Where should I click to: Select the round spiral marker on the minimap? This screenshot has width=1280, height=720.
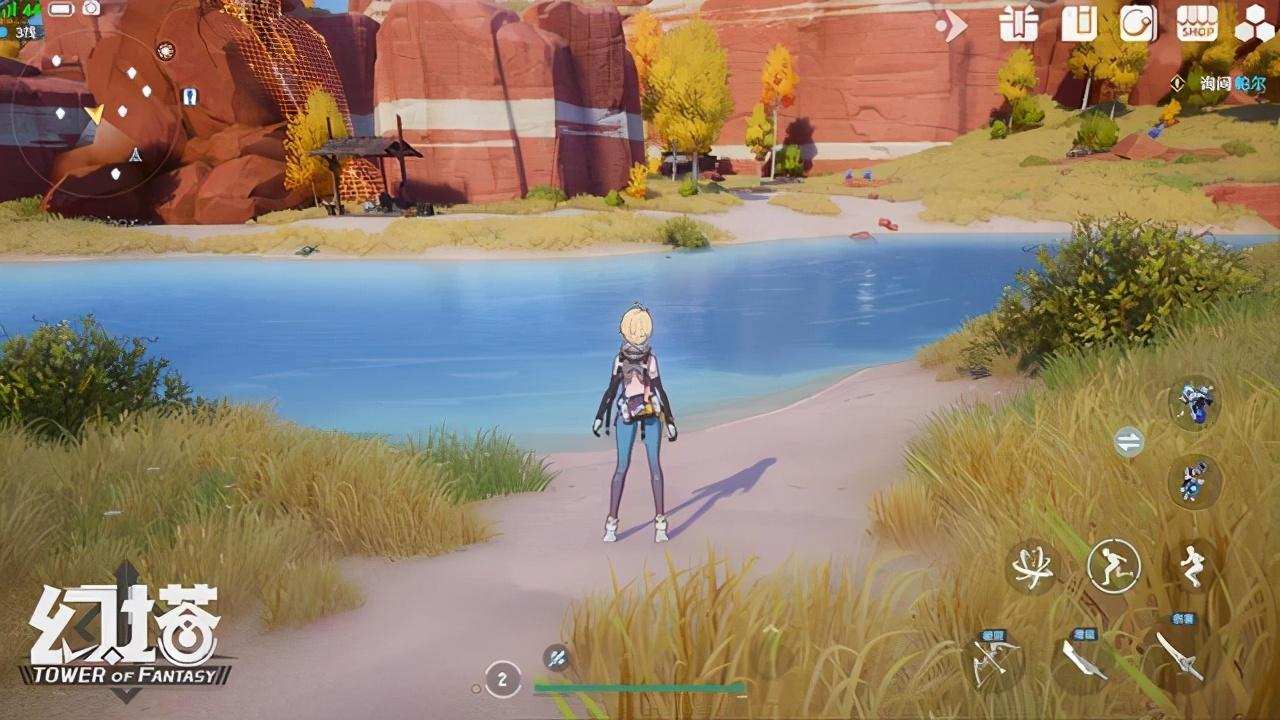(x=166, y=50)
